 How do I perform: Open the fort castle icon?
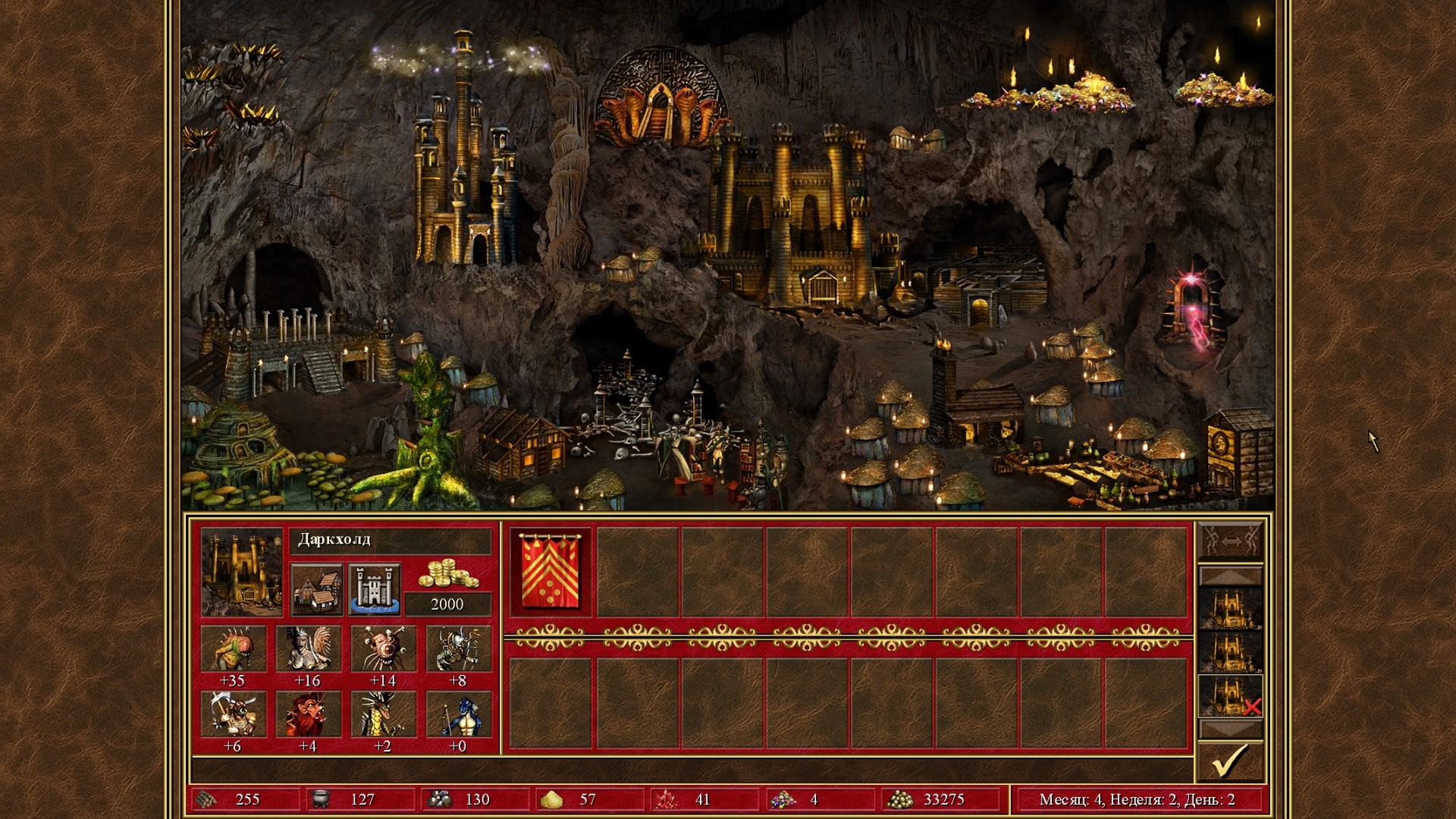pos(375,589)
